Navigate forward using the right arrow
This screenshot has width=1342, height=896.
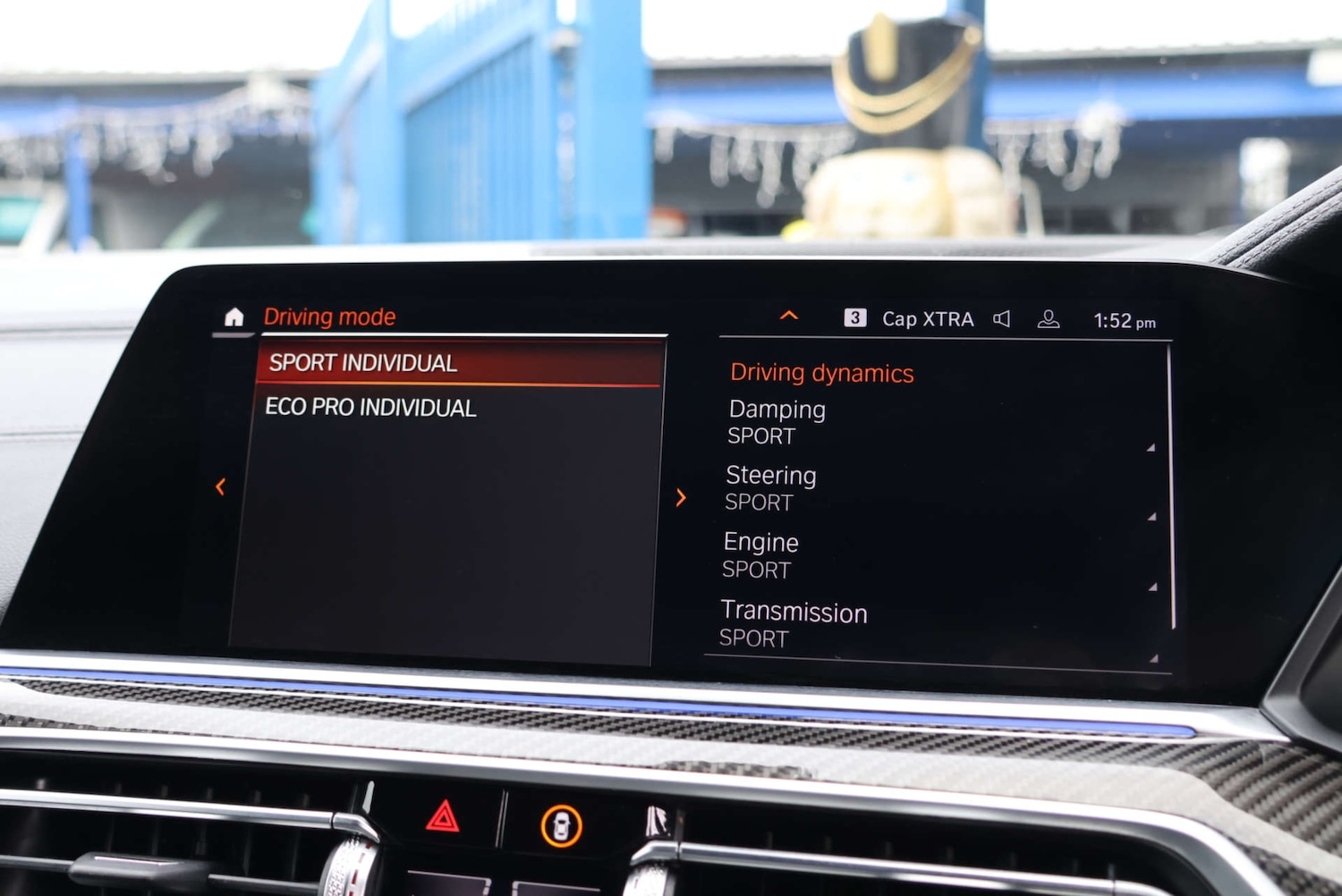(x=682, y=497)
